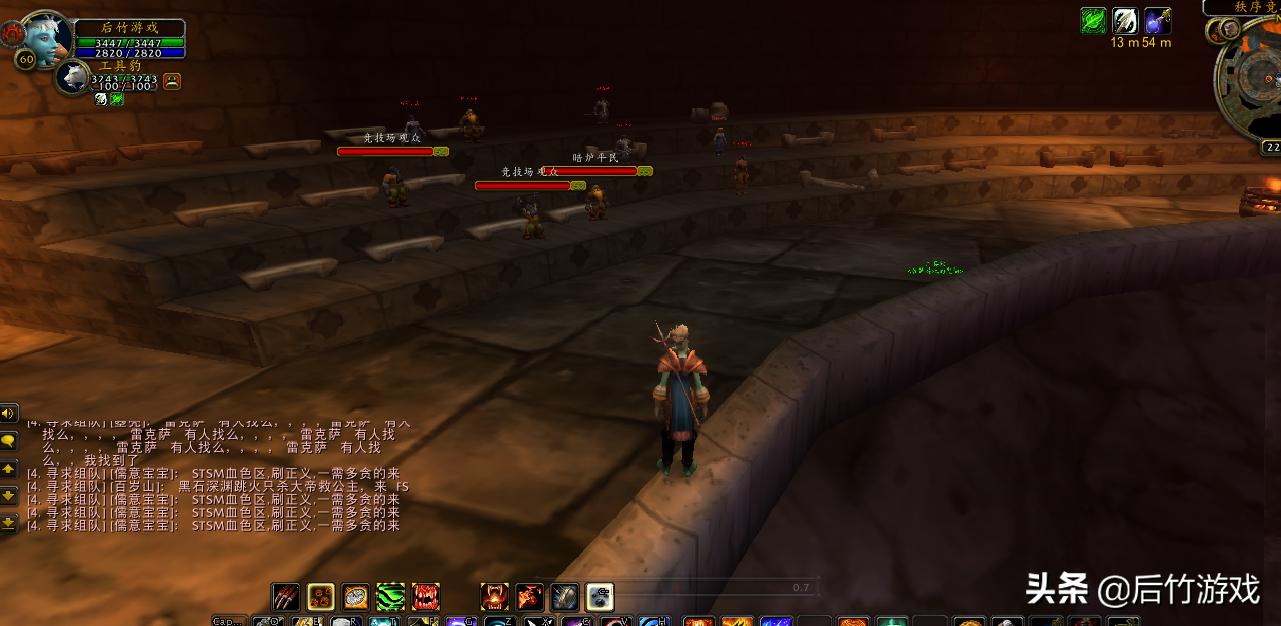Screen dimensions: 1281x626
Task: Use the green striped pet ability
Action: (x=390, y=597)
